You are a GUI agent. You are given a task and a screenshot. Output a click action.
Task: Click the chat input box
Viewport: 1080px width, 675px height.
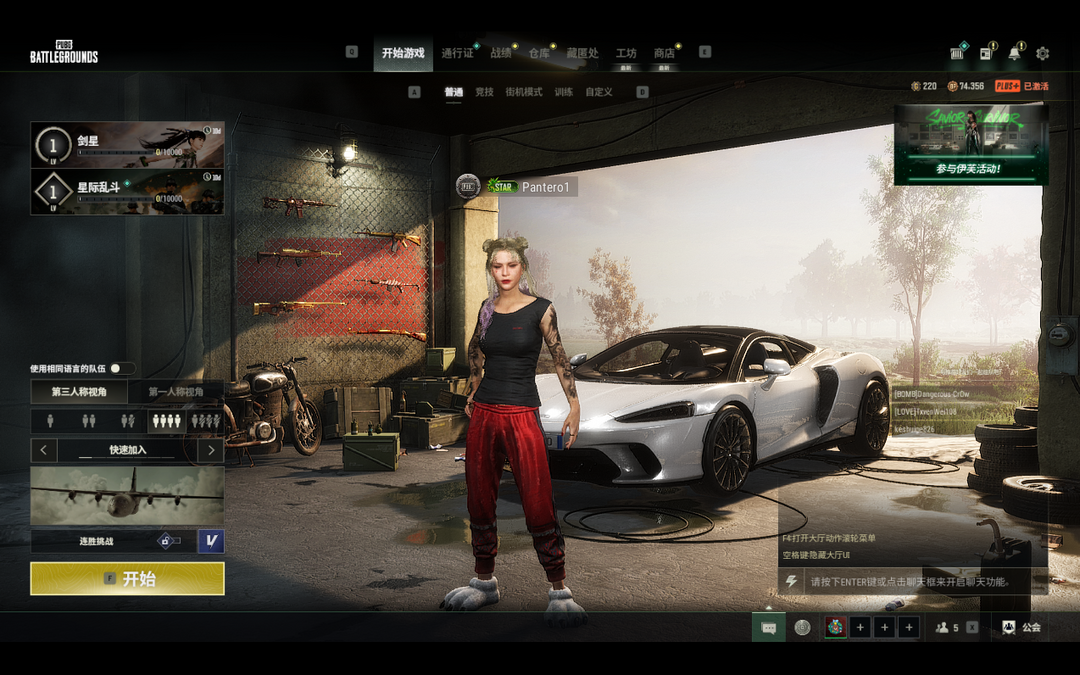tap(910, 581)
